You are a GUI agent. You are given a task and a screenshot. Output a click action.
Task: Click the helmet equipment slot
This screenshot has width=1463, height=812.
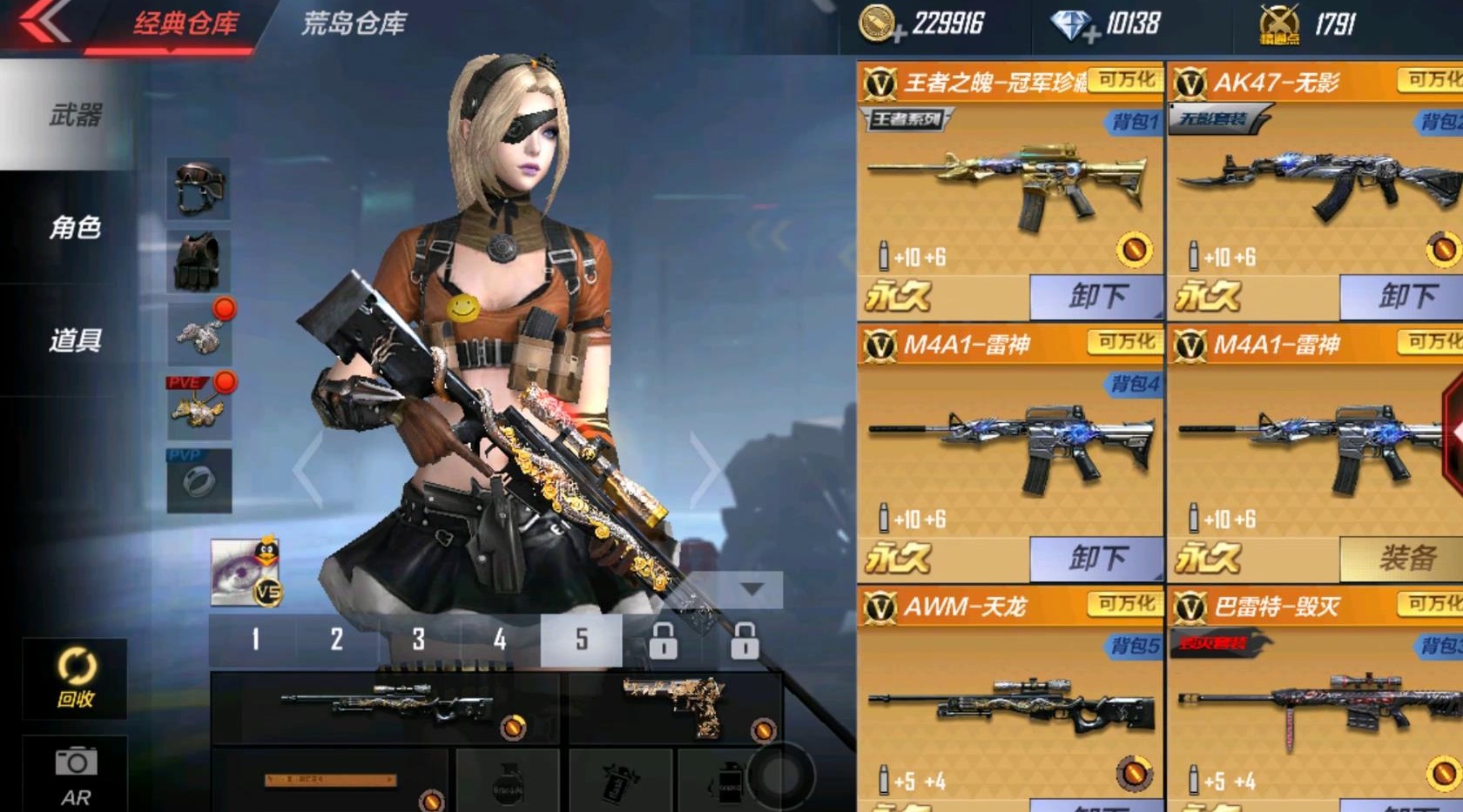tap(199, 190)
